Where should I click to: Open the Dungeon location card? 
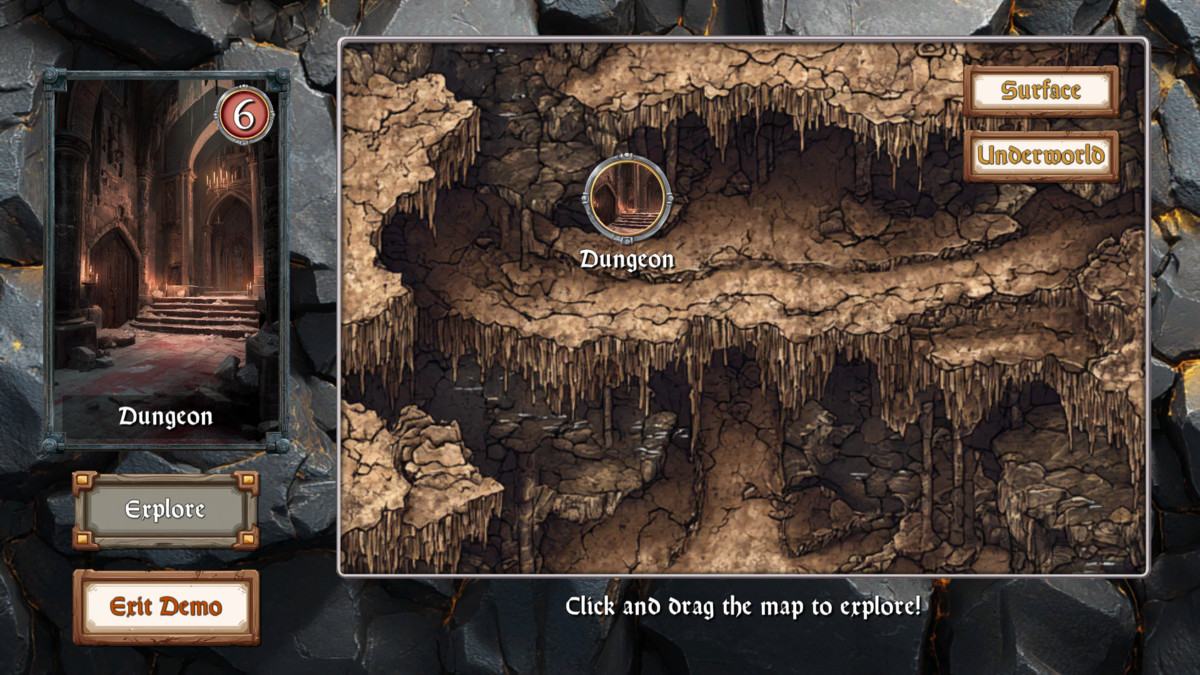[166, 262]
